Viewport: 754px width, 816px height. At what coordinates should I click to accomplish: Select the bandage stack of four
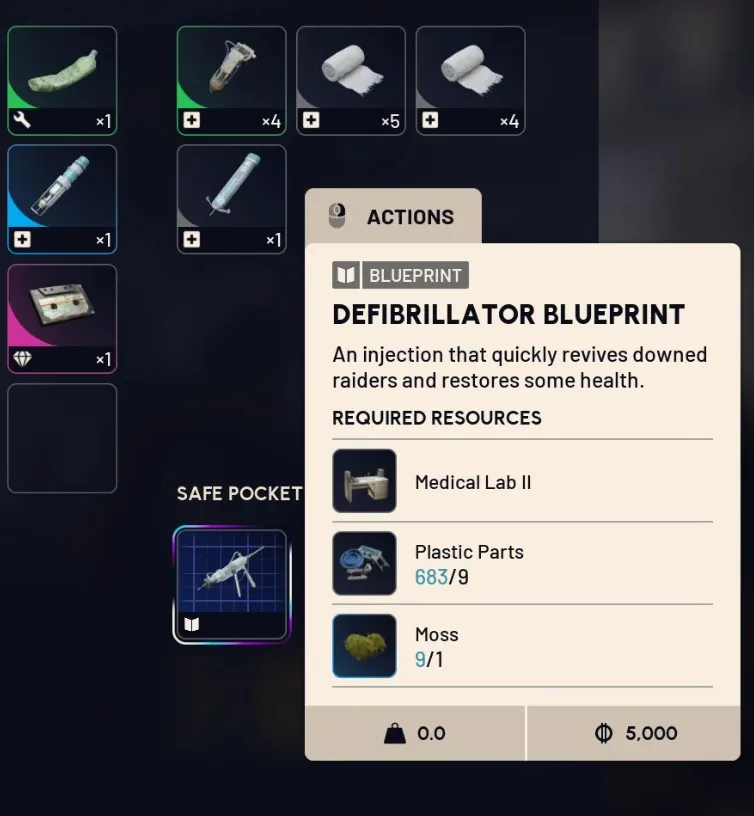[x=470, y=80]
